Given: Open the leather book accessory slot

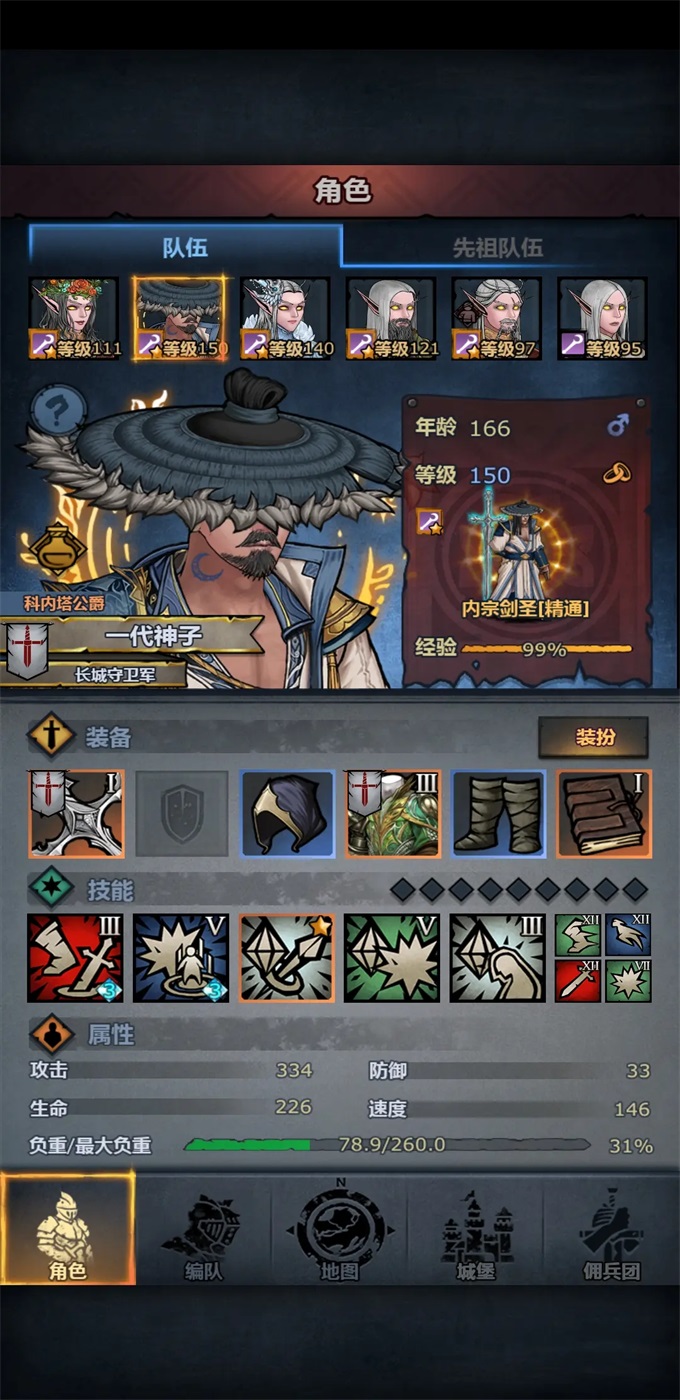Looking at the screenshot, I should click(x=604, y=814).
